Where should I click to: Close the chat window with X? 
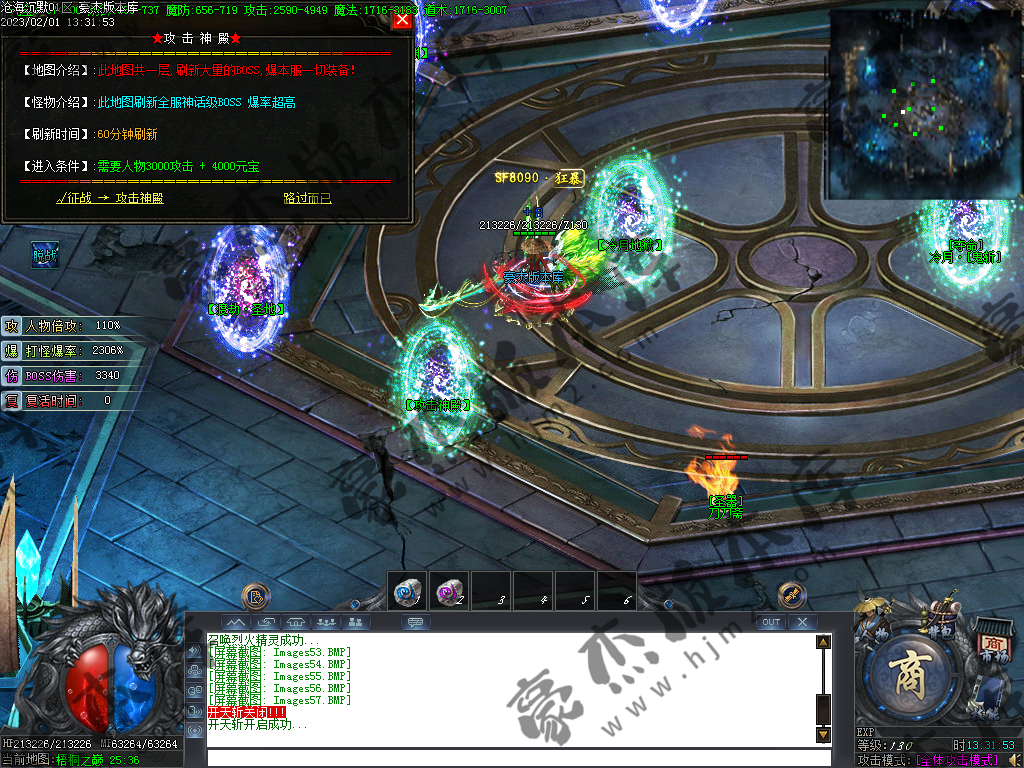pyautogui.click(x=802, y=622)
